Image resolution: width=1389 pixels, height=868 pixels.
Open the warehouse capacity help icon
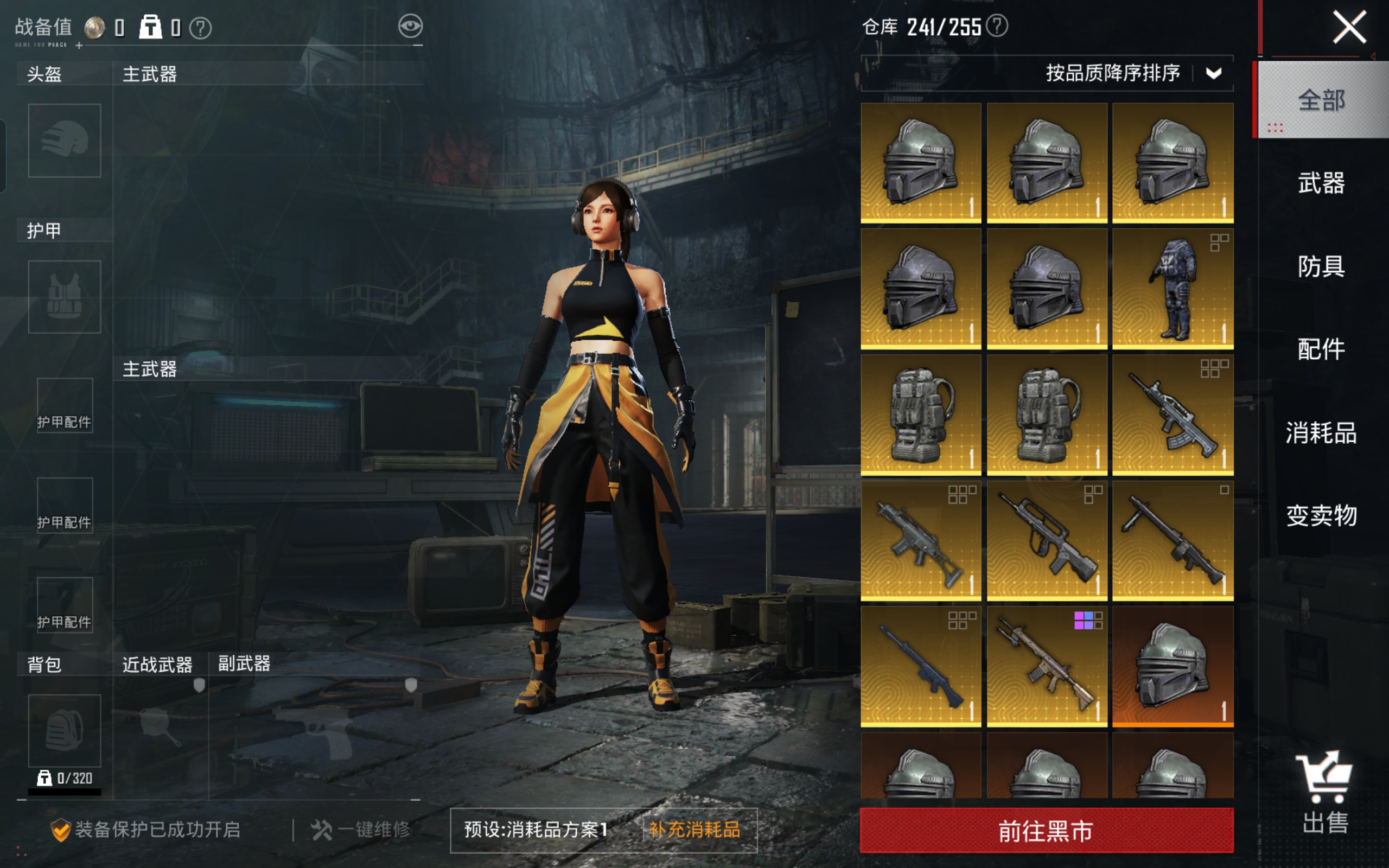(x=998, y=26)
